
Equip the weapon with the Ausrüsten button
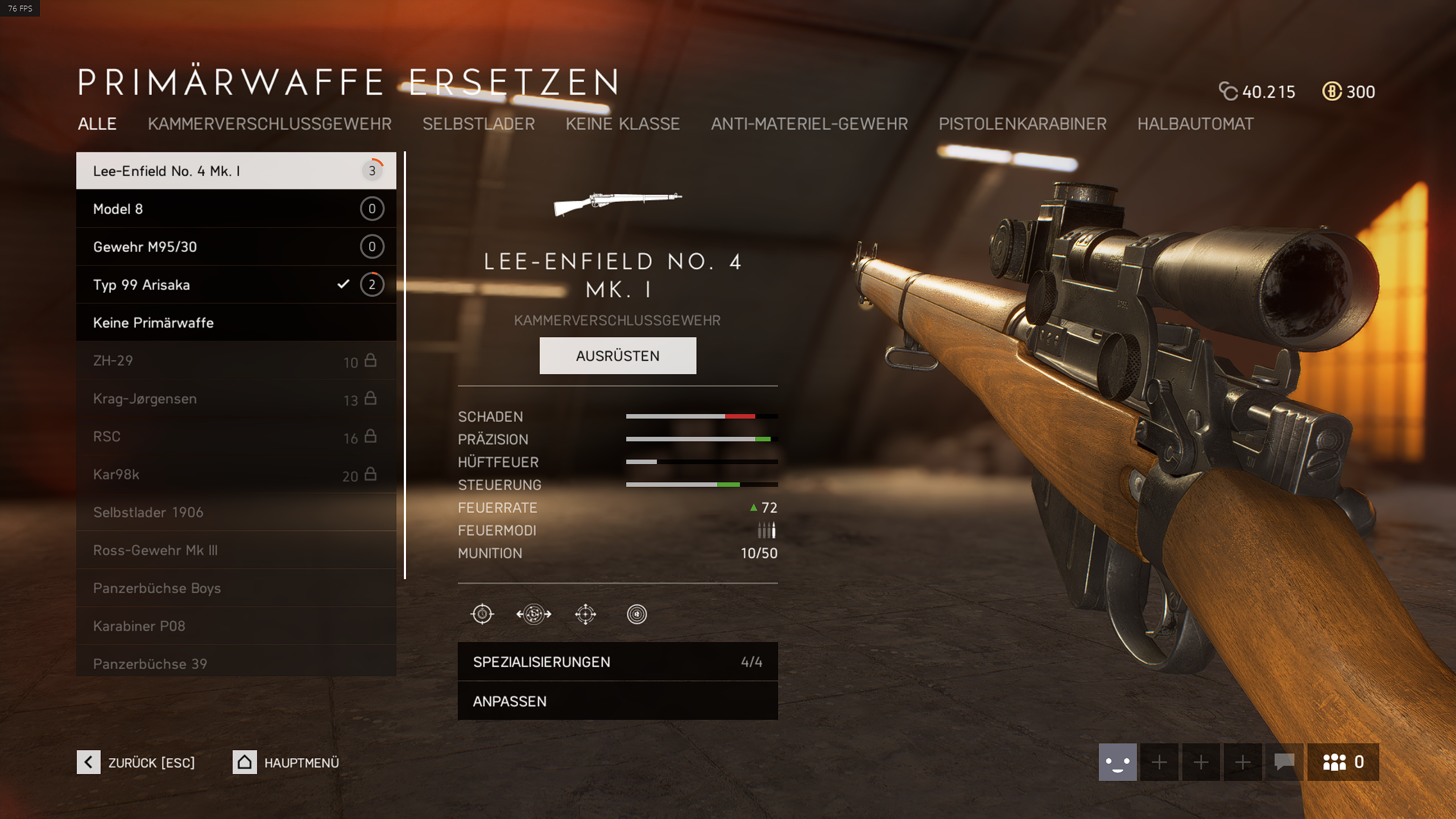tap(618, 355)
